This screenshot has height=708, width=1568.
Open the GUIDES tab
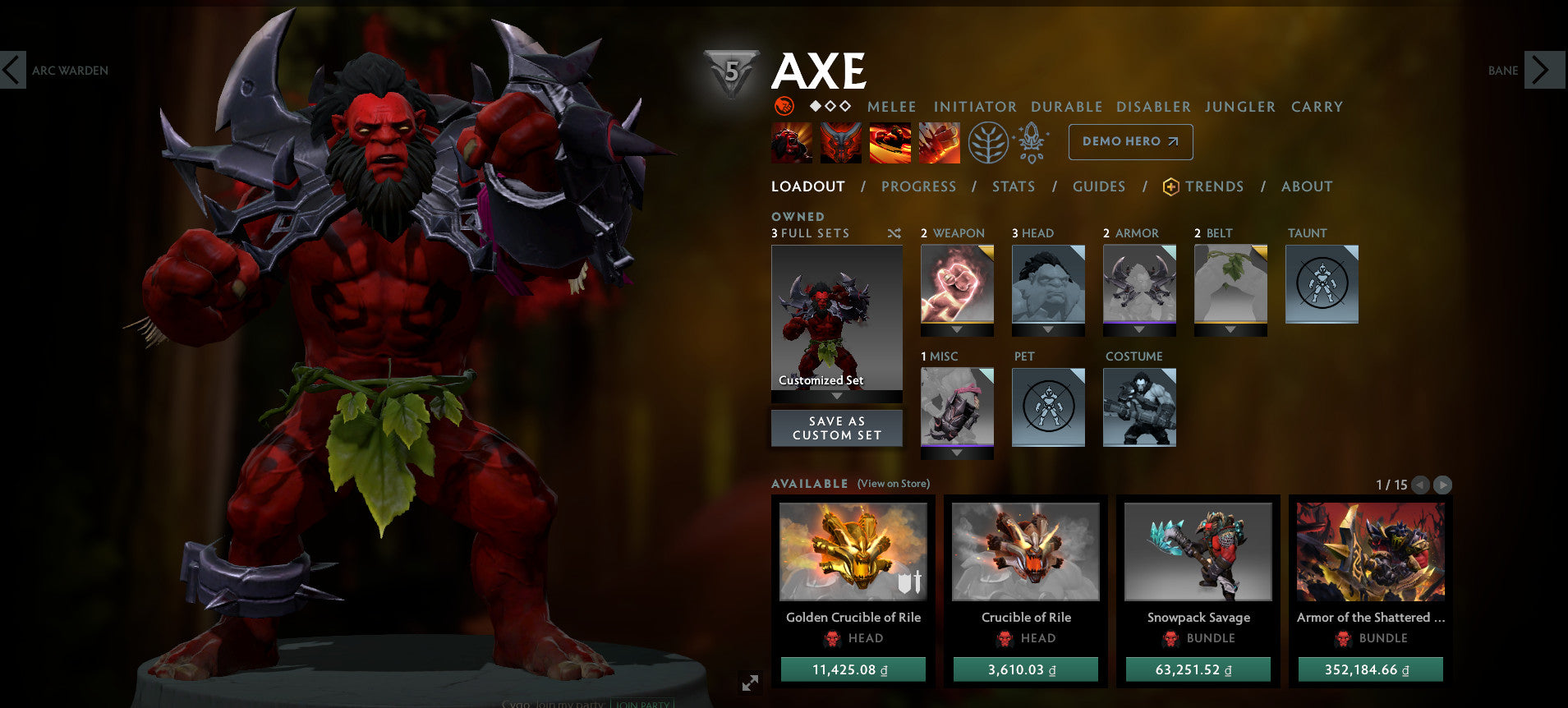click(1098, 186)
